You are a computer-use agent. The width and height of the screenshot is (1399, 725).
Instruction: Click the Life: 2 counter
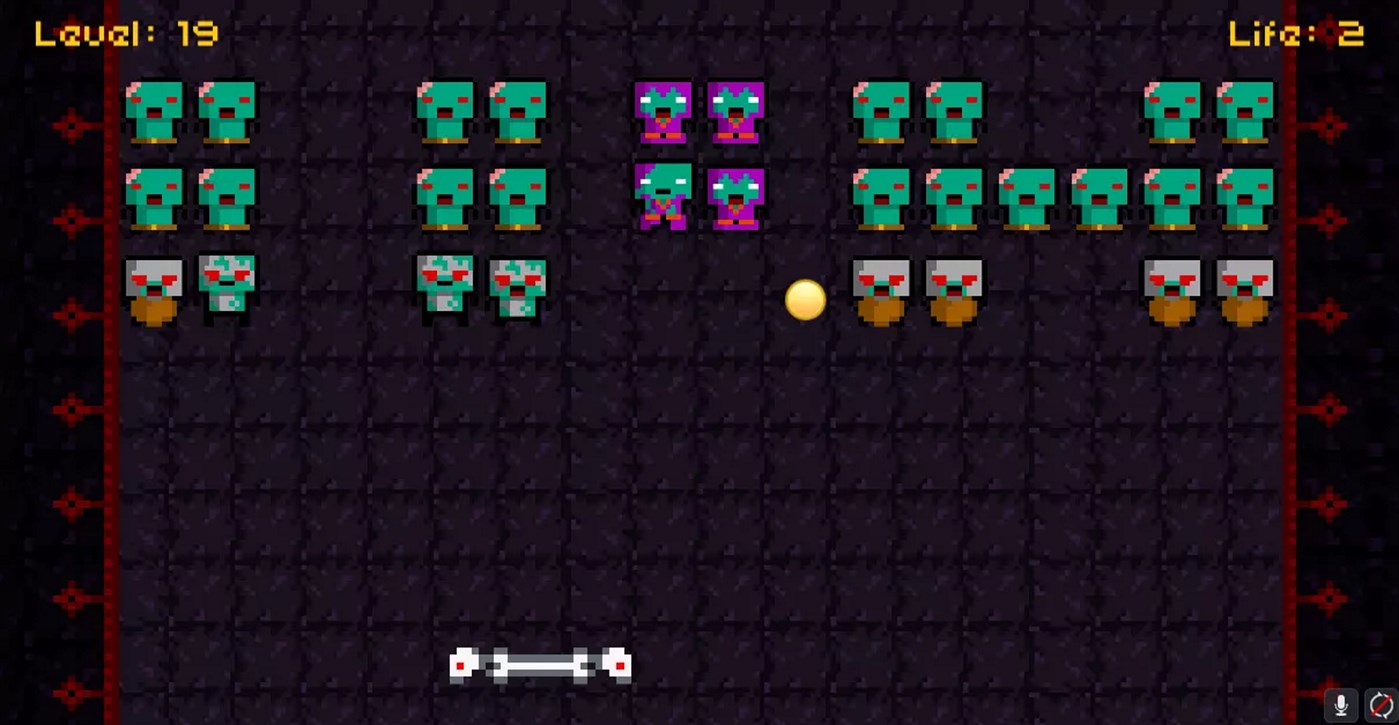pyautogui.click(x=1298, y=33)
